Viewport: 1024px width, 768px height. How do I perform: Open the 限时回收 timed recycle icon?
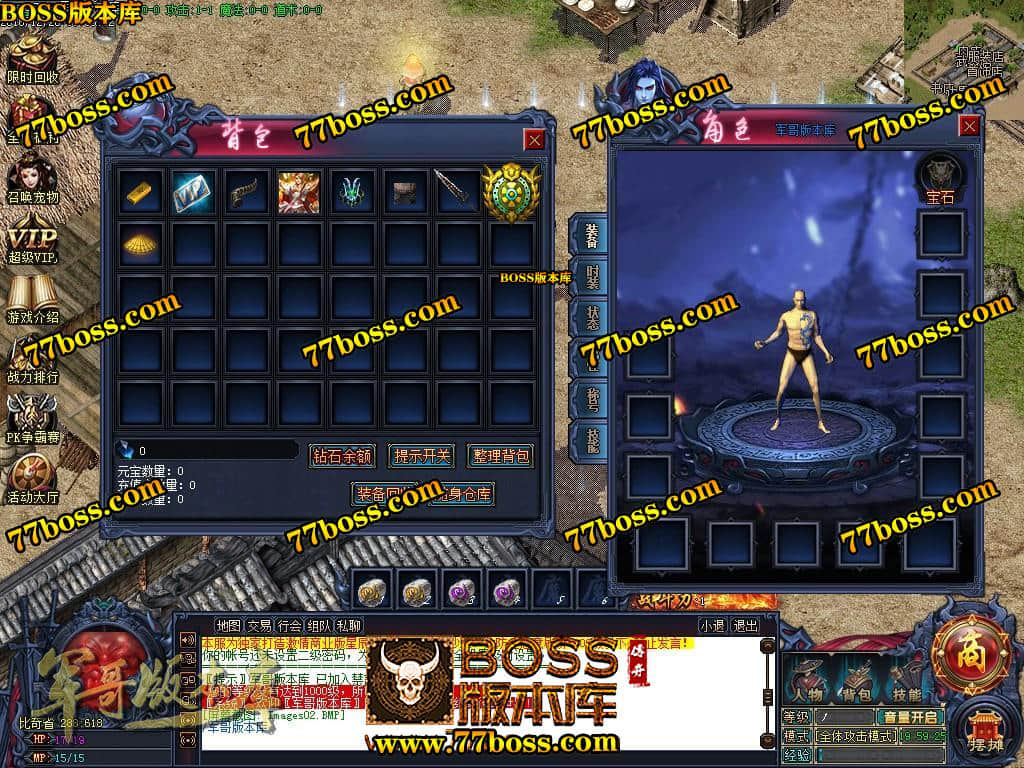[33, 60]
